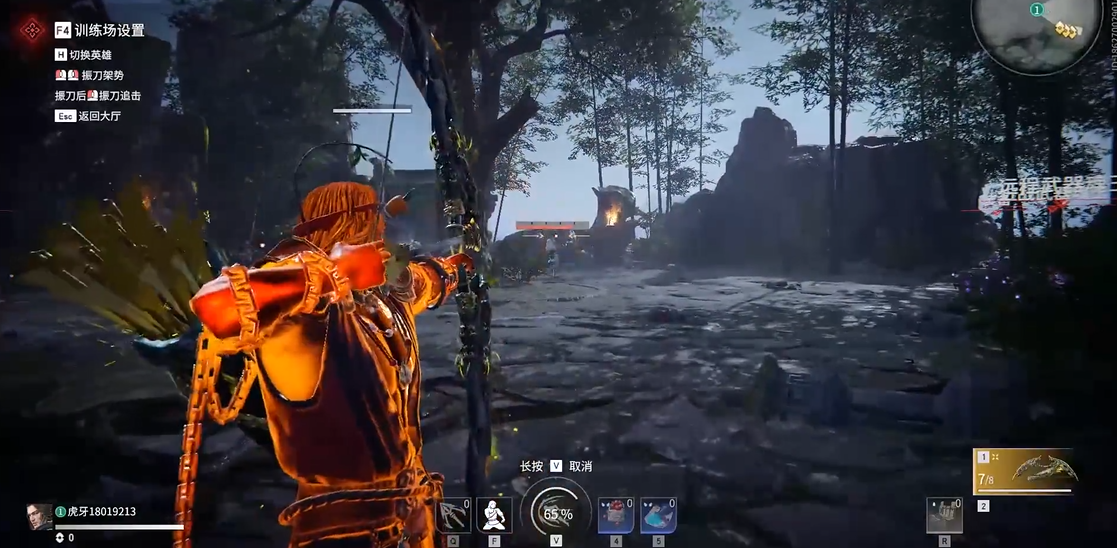Image resolution: width=1117 pixels, height=548 pixels.
Task: Use the red consumable item in slot 4
Action: tap(616, 515)
